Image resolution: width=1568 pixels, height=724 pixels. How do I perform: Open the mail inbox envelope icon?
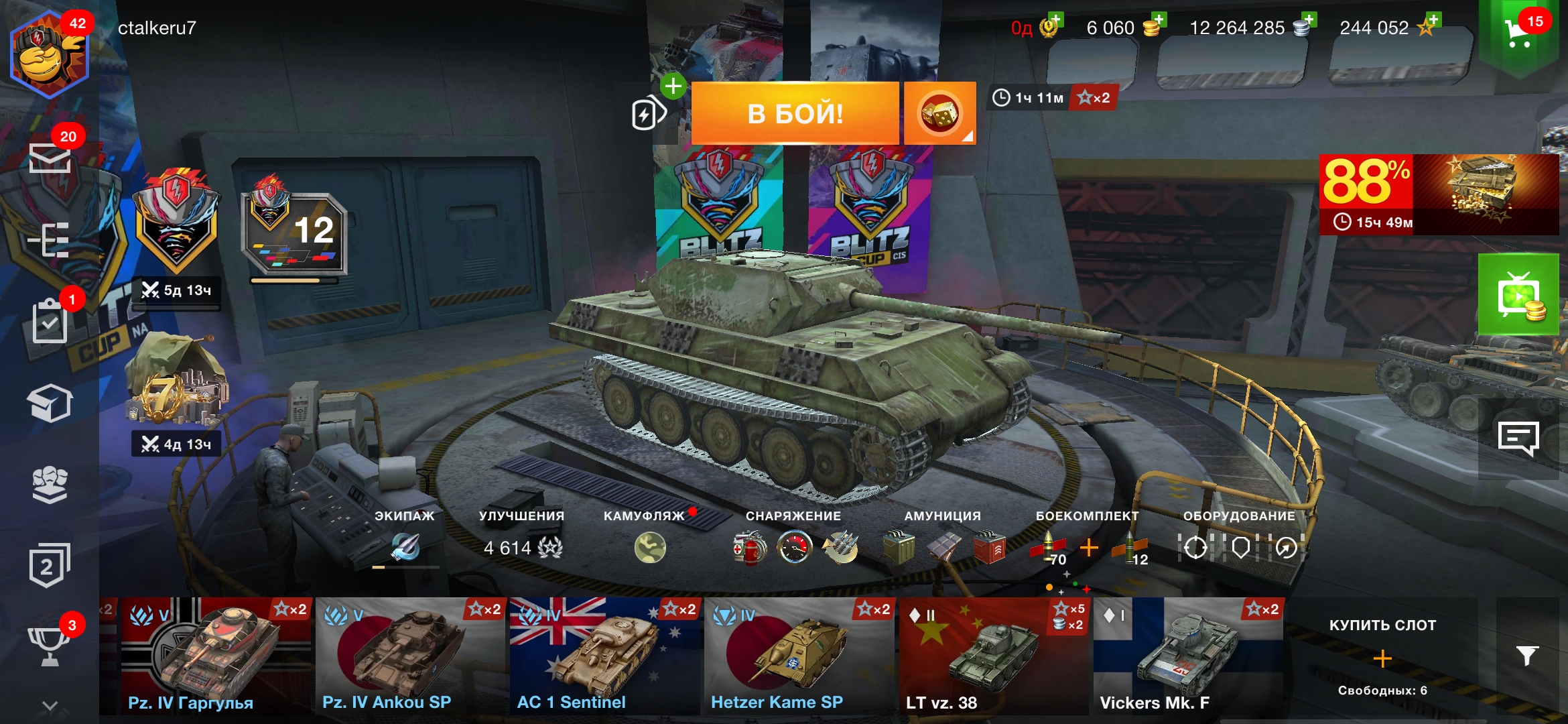pyautogui.click(x=50, y=159)
